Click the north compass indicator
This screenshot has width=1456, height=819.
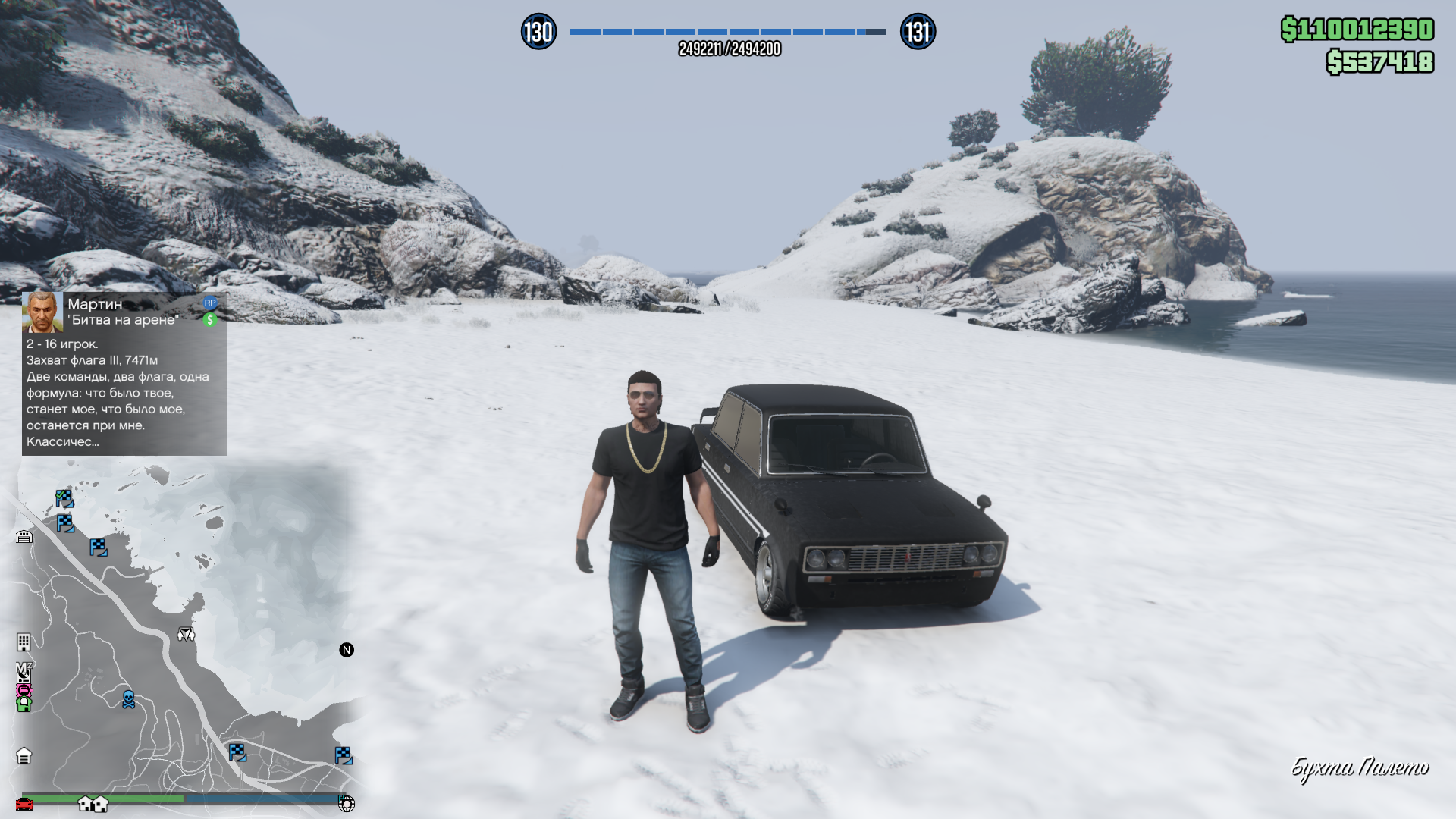[347, 650]
